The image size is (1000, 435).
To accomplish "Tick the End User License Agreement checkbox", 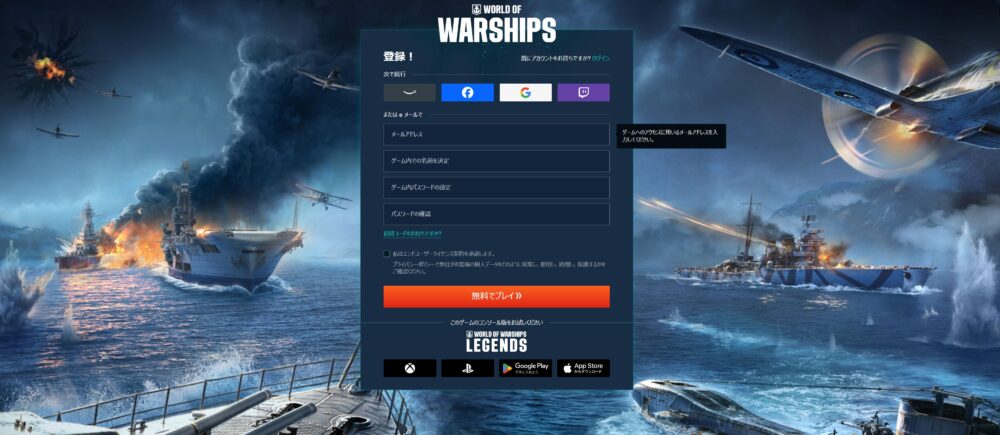I will click(387, 254).
